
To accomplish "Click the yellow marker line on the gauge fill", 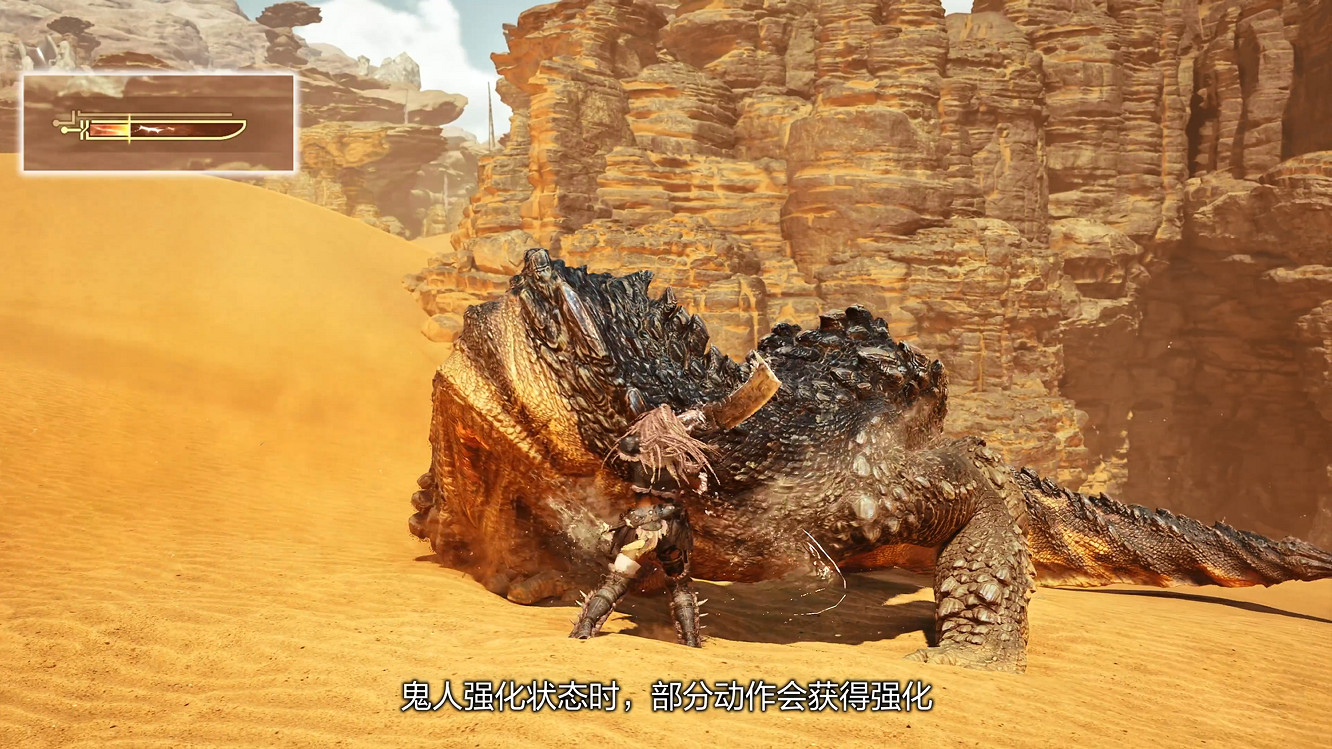I will pos(129,129).
